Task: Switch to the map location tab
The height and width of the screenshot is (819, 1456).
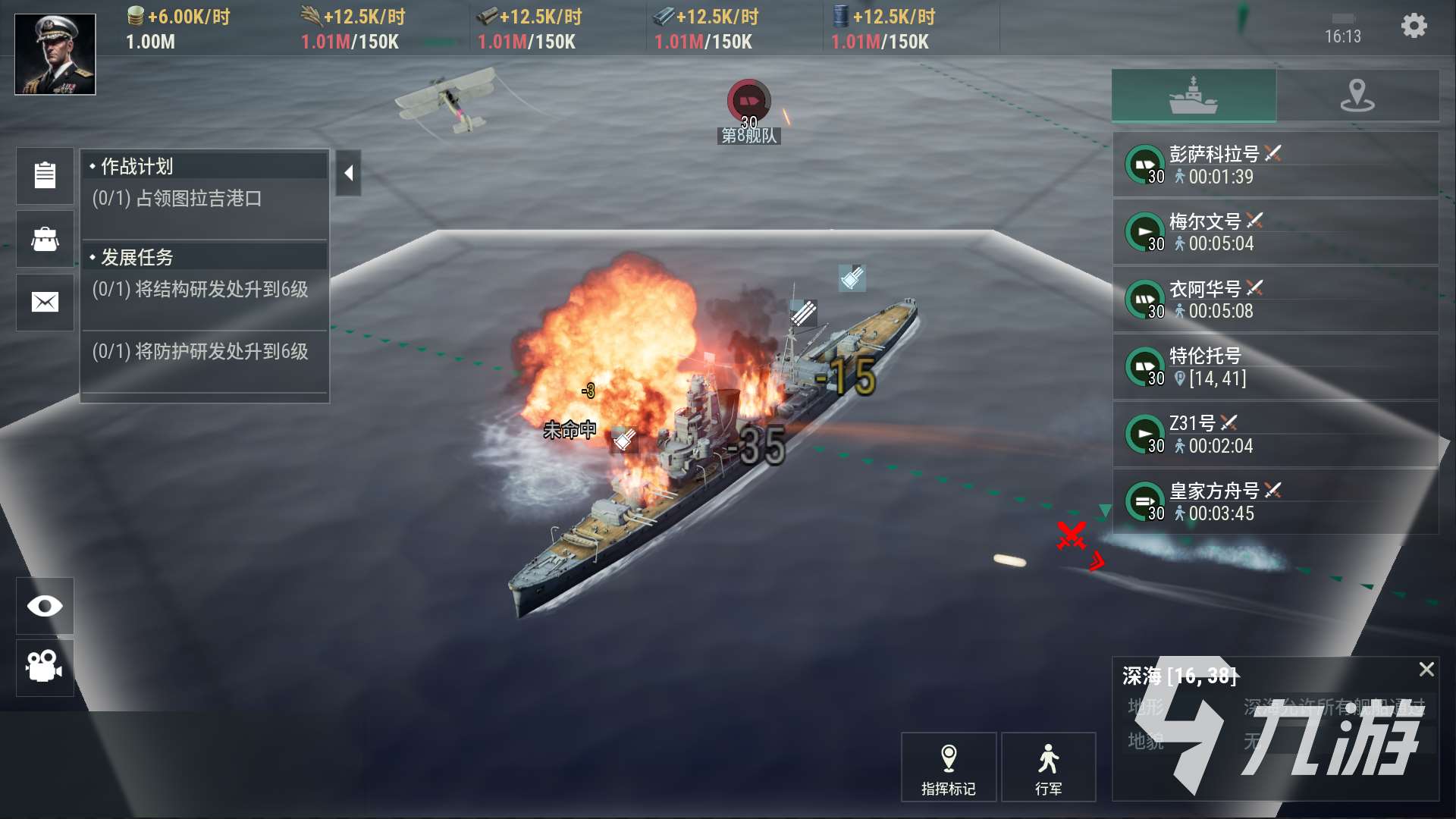Action: coord(1357,96)
